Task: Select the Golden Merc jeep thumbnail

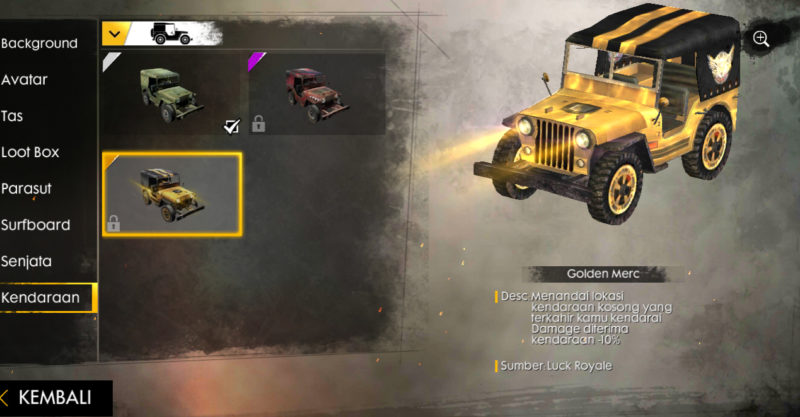Action: tap(171, 194)
